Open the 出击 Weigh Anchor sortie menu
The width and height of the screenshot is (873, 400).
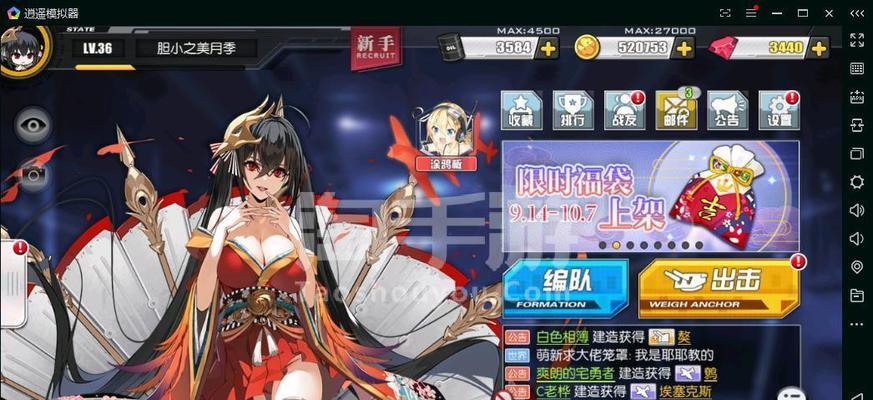click(719, 287)
